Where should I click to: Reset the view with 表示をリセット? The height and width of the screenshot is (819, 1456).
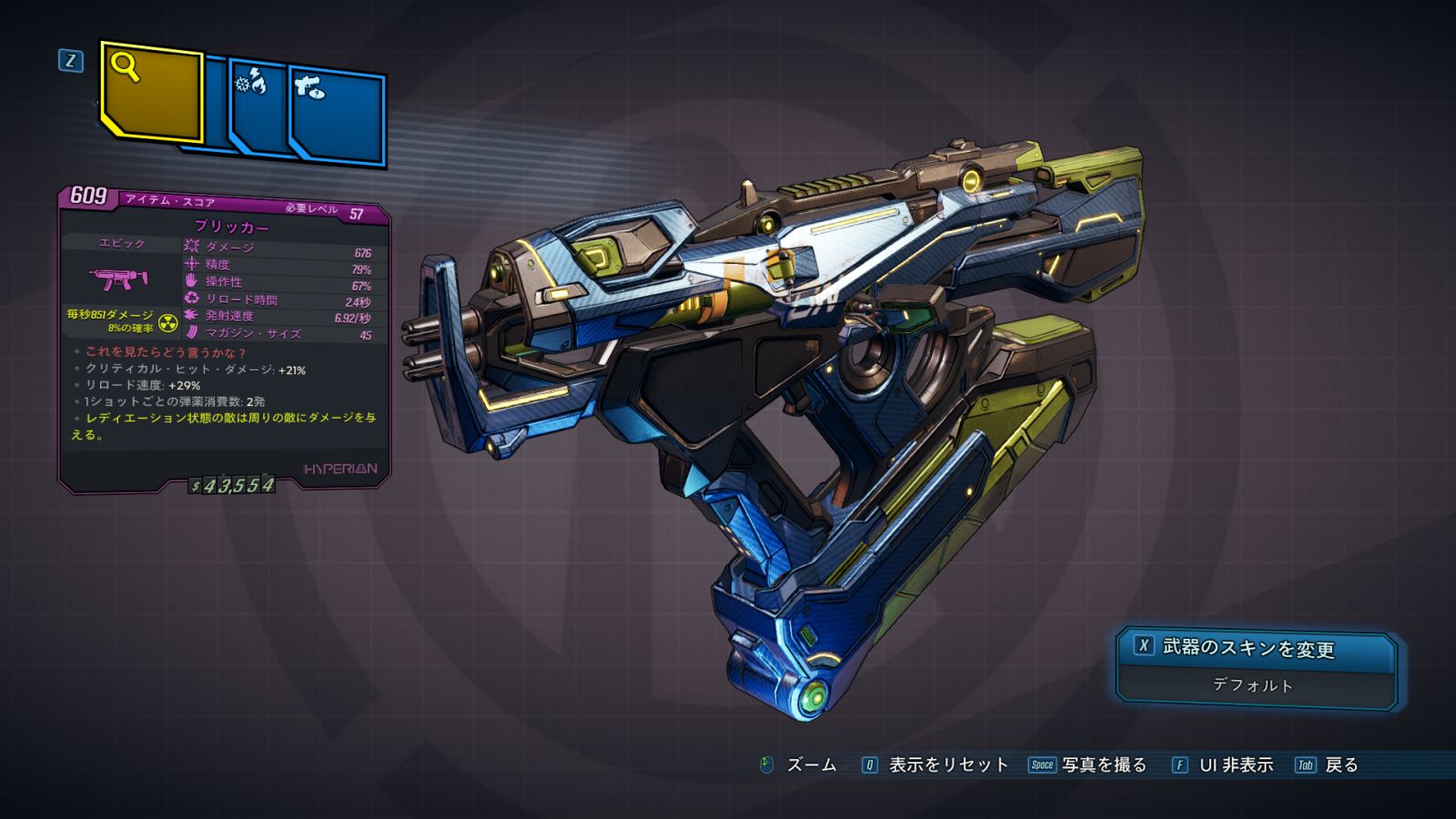pos(936,765)
